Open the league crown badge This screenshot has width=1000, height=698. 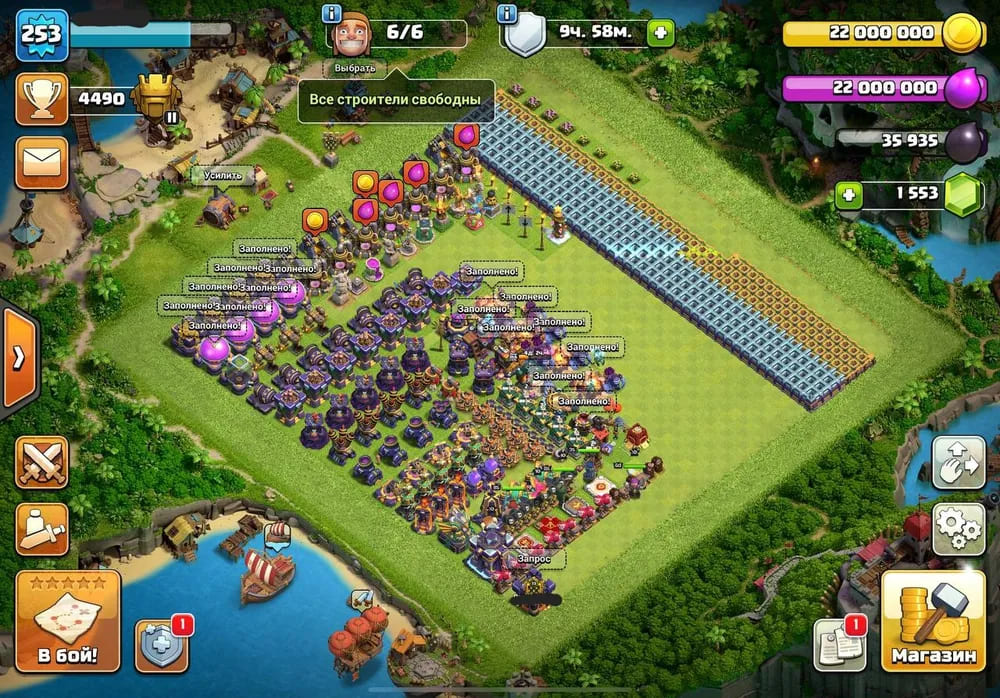tap(157, 99)
